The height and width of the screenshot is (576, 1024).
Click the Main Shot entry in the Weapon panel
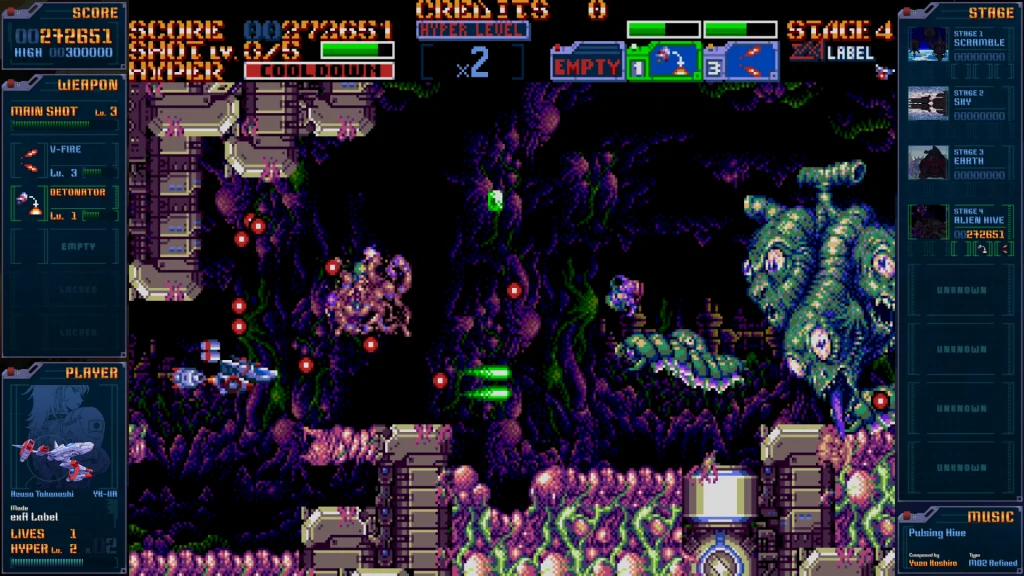coord(64,112)
